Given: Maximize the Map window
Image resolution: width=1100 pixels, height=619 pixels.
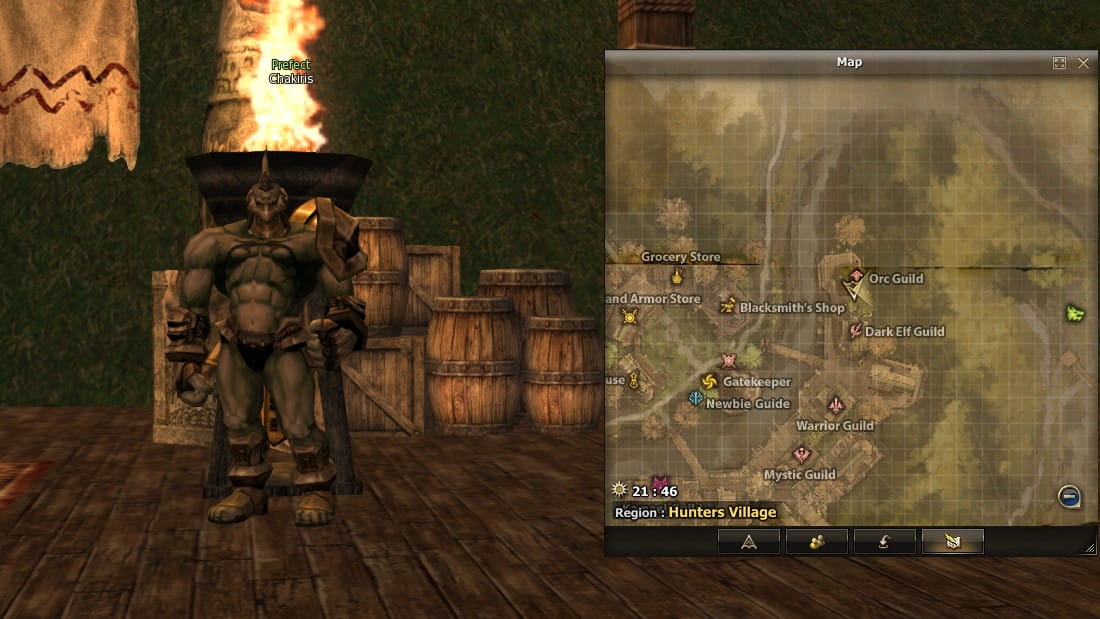Looking at the screenshot, I should tap(1059, 63).
